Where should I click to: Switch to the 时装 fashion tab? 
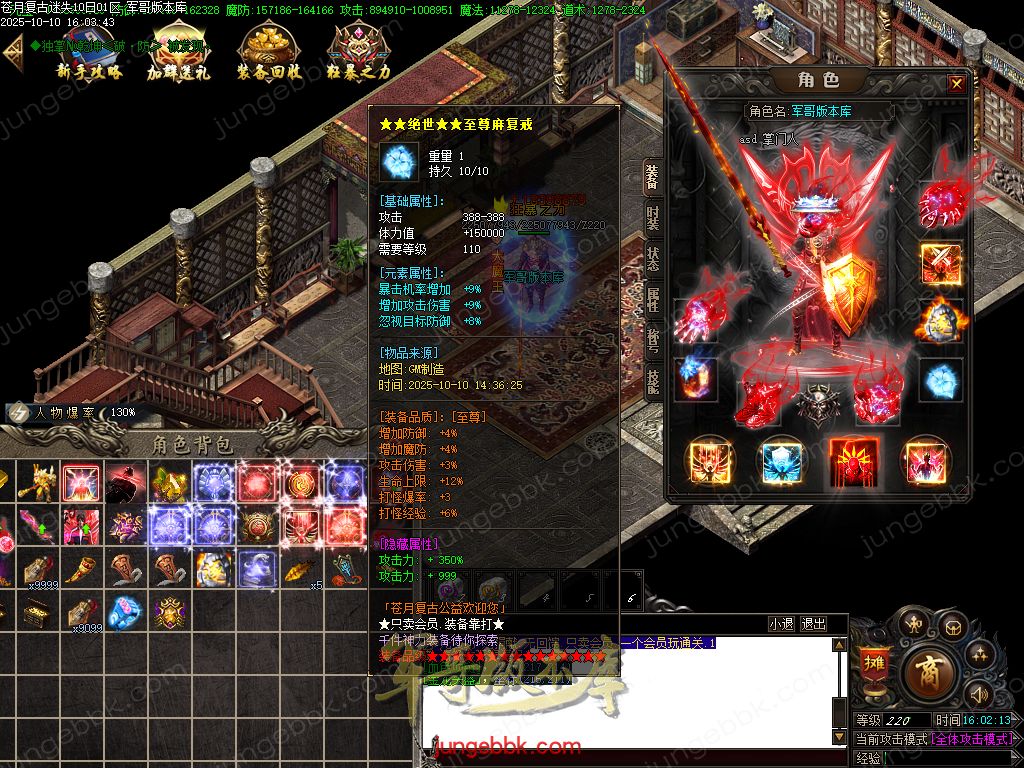652,216
